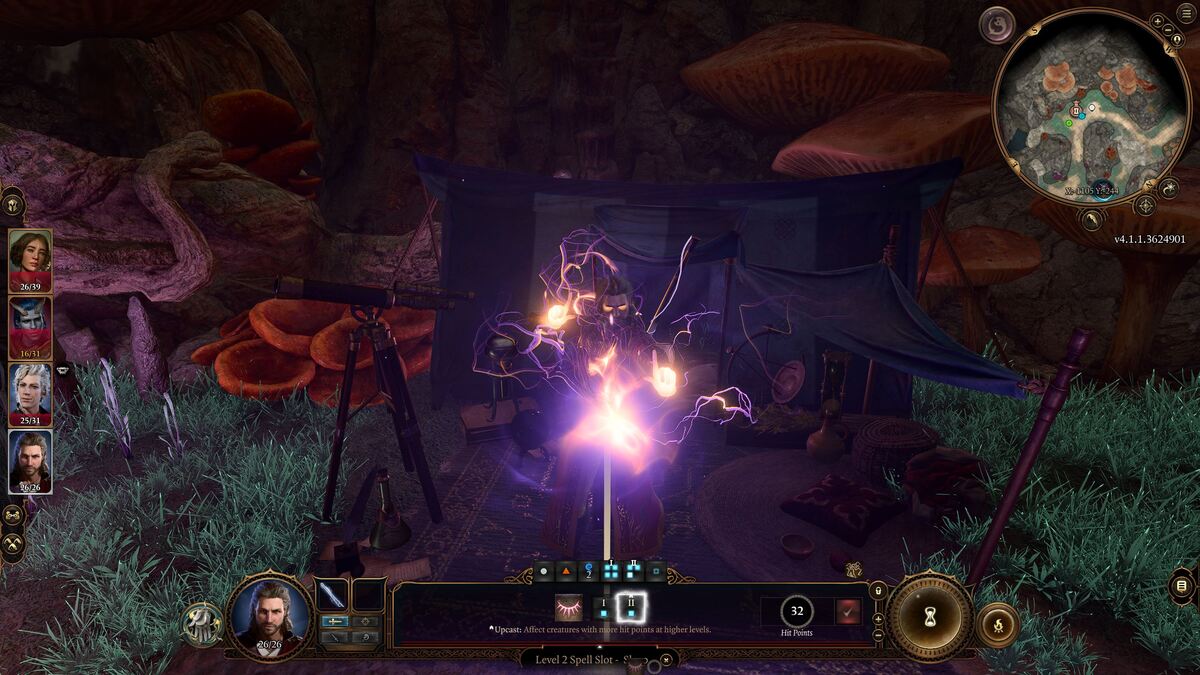
Task: Select the Sleep spell eyelash icon
Action: (x=568, y=607)
